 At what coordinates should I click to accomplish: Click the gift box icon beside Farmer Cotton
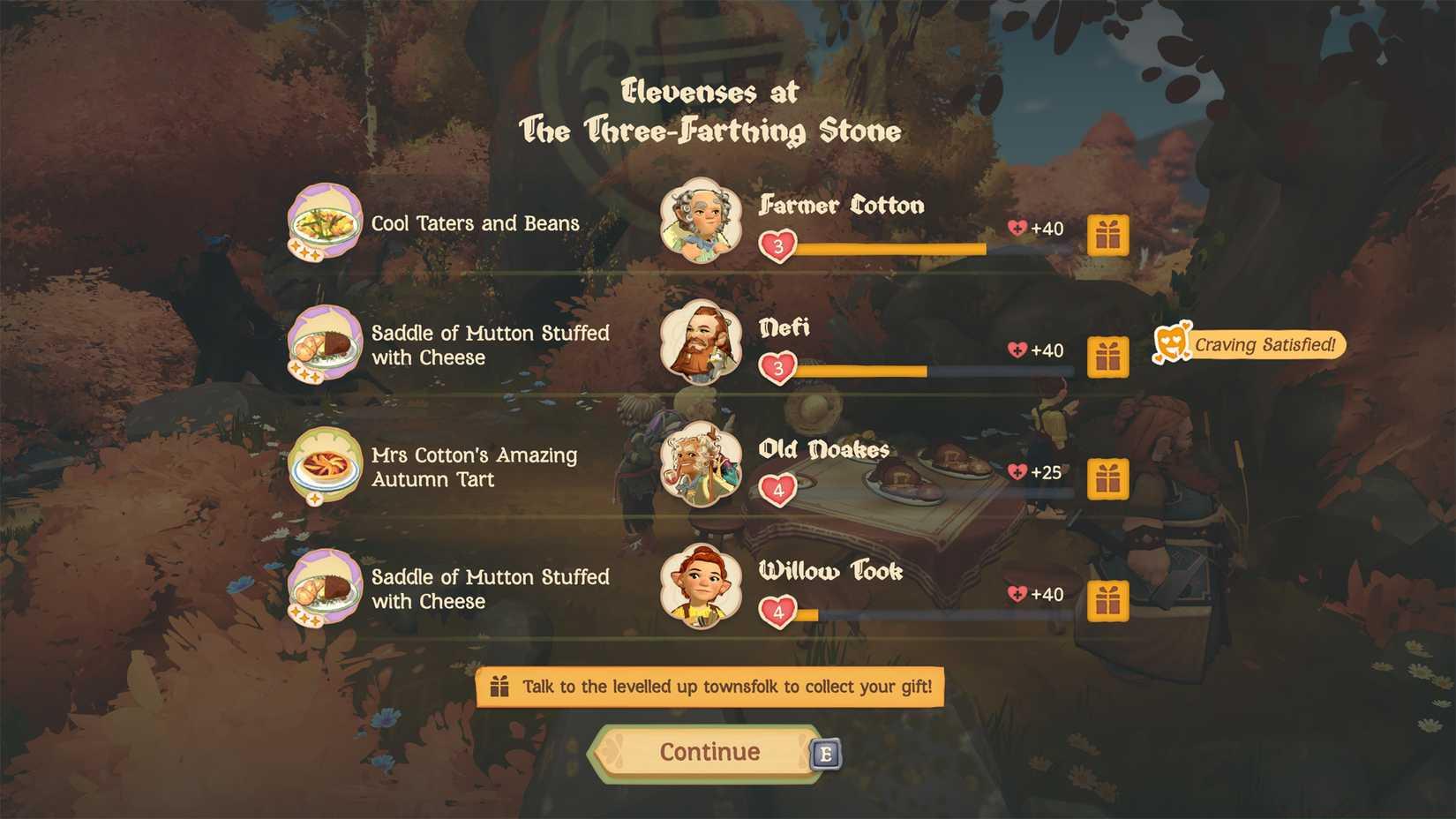(x=1108, y=235)
